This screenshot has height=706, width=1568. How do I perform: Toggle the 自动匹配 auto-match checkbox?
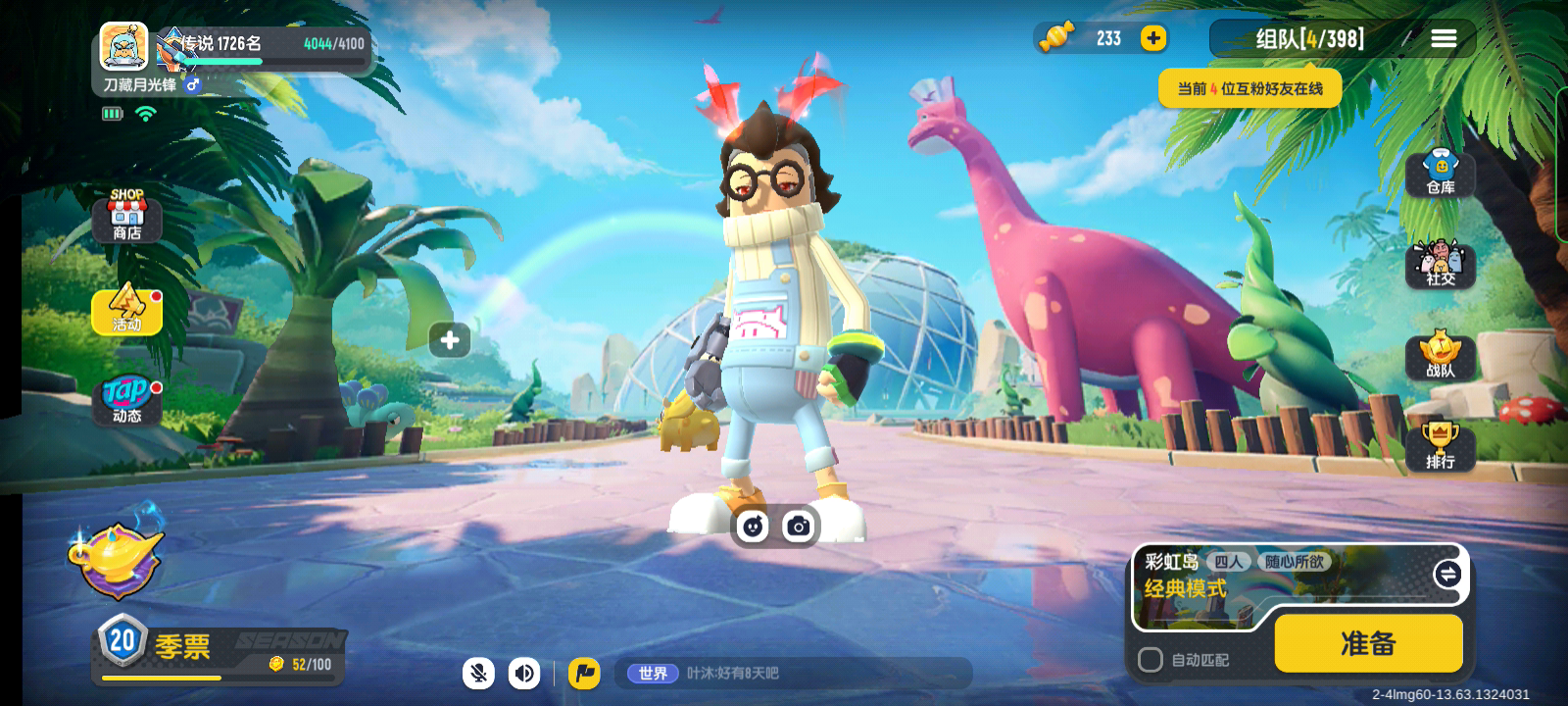tap(1151, 660)
